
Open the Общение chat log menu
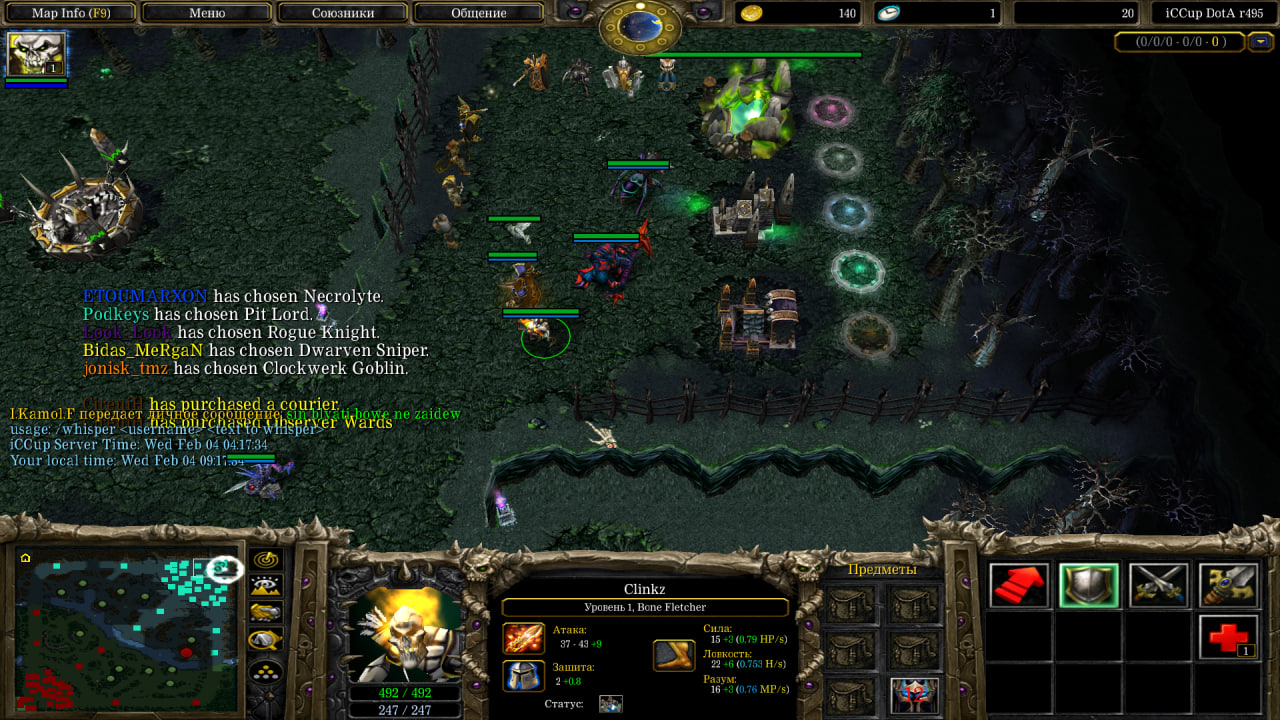coord(478,13)
